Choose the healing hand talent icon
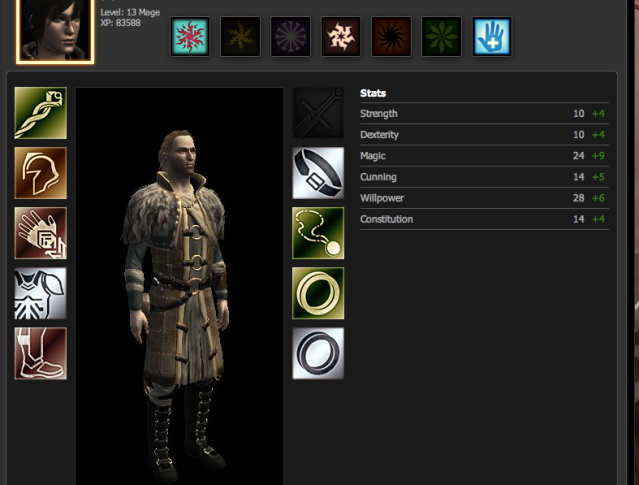639x485 pixels. (492, 36)
